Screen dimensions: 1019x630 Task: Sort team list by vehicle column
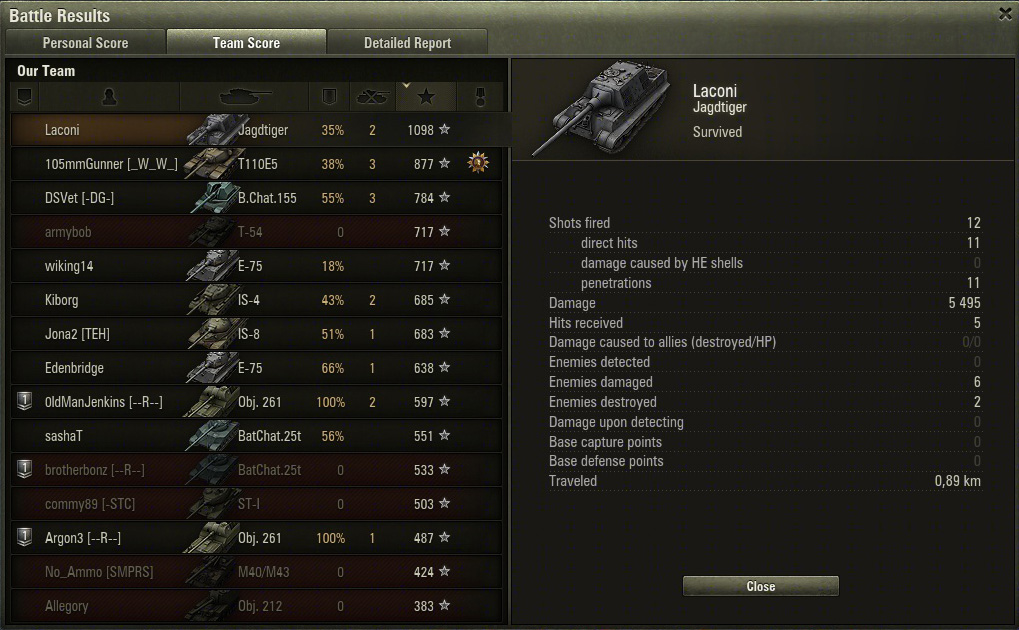245,97
